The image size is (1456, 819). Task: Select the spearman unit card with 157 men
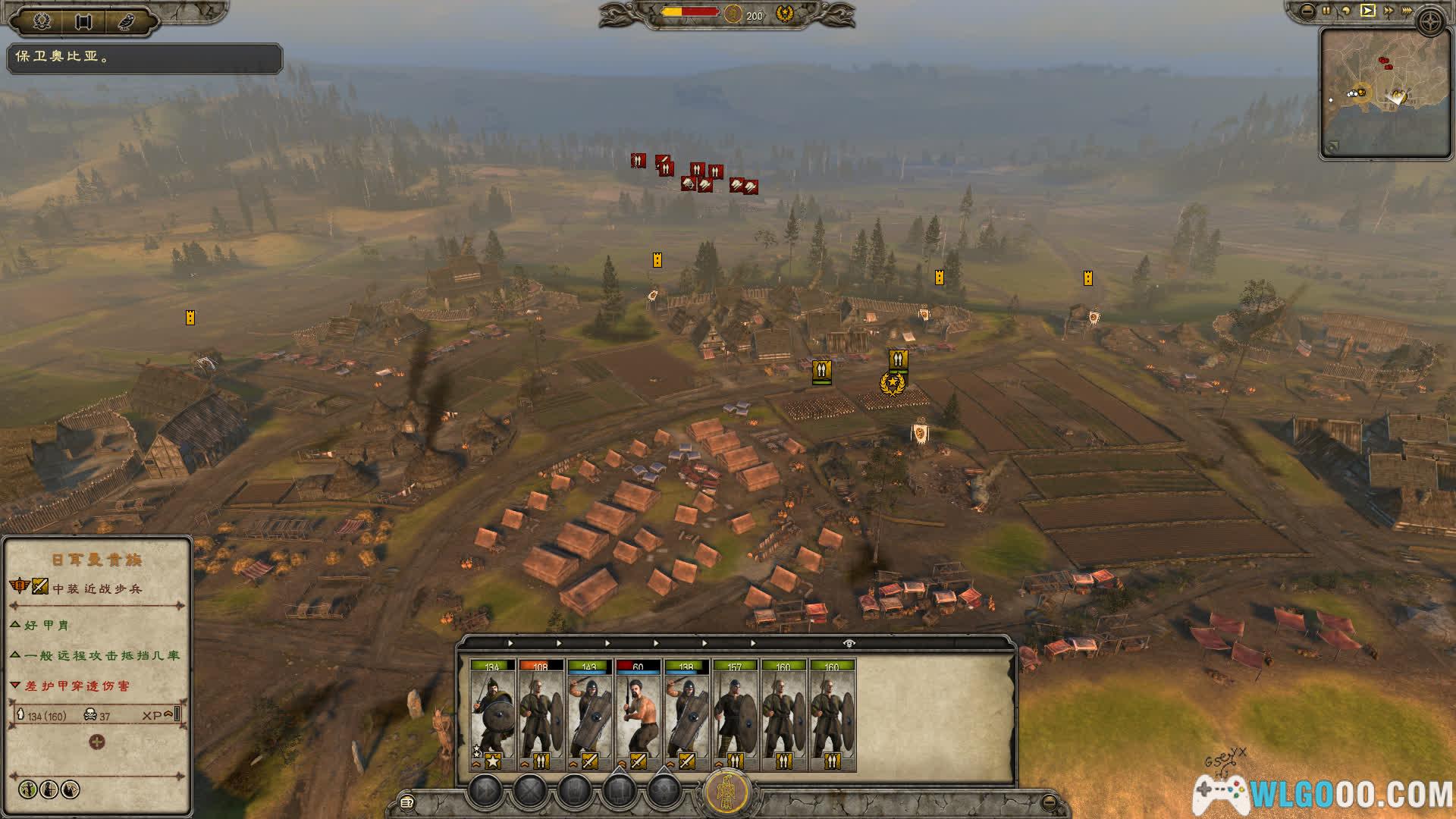click(x=735, y=714)
